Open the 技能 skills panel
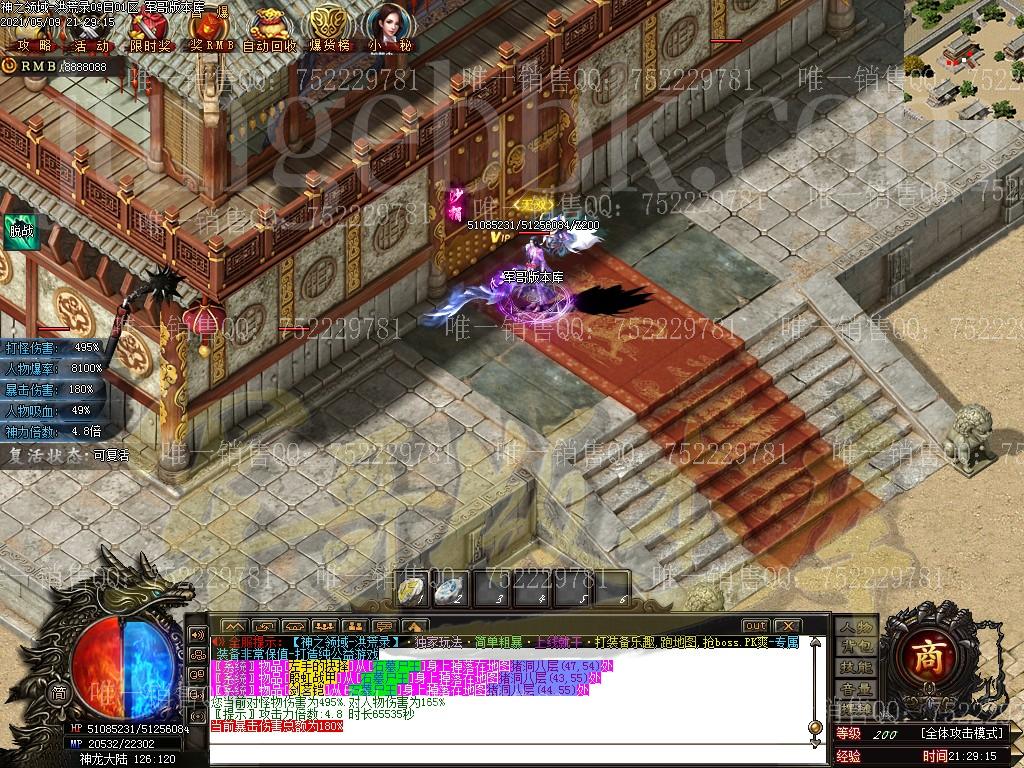1024x768 pixels. point(855,668)
